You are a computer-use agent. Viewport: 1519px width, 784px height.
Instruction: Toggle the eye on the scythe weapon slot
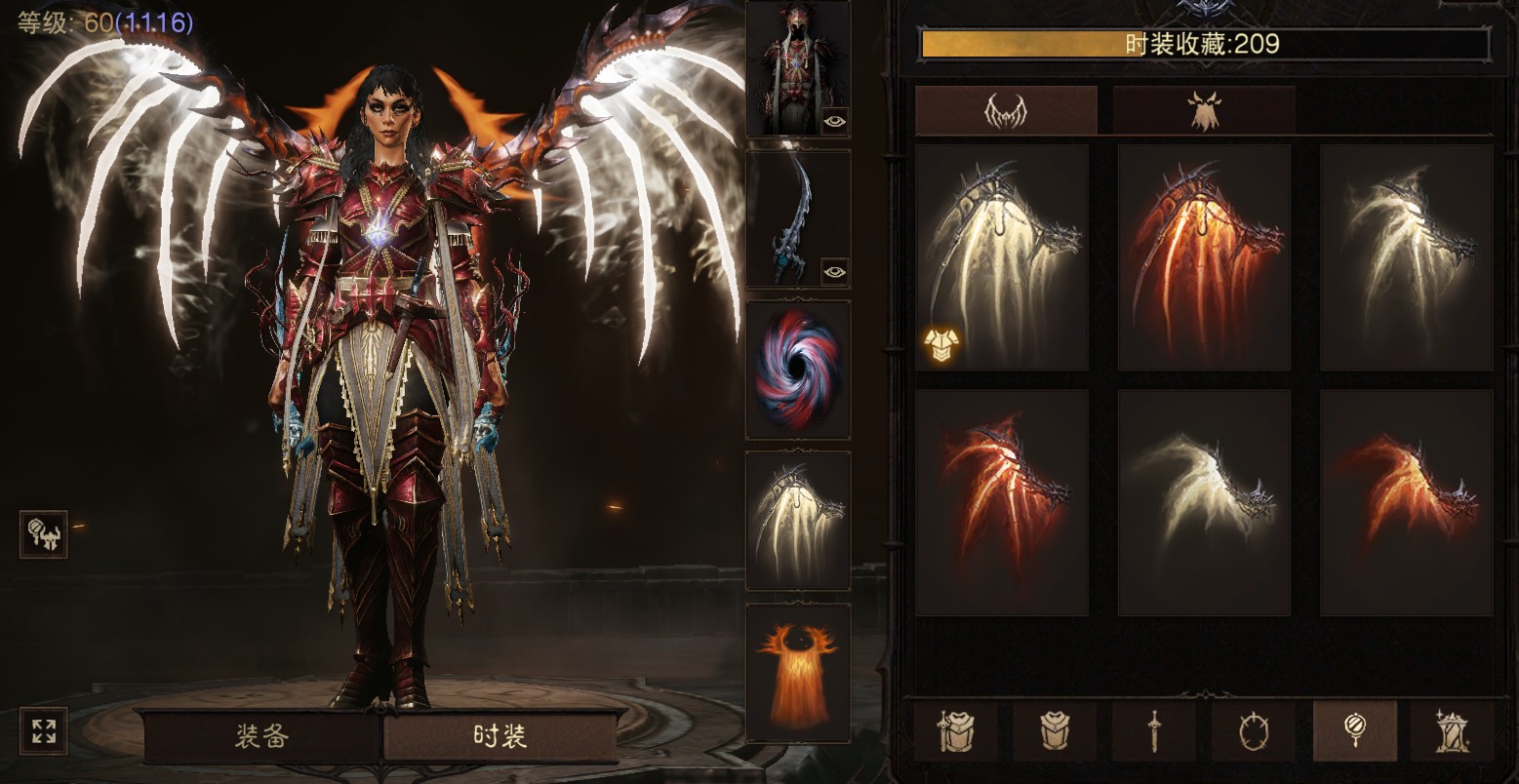(834, 270)
